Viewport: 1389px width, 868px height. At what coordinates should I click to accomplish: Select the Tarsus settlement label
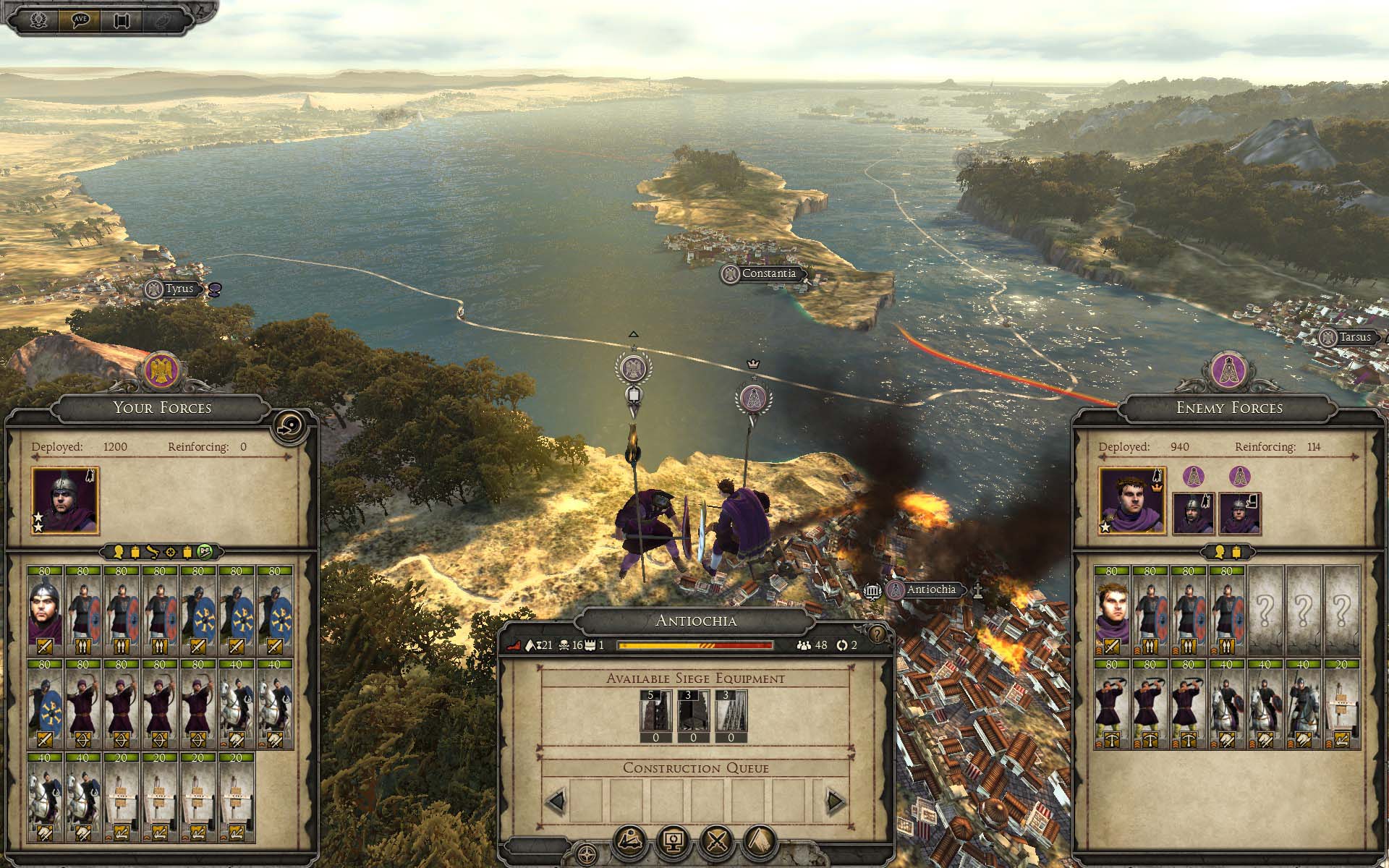(1354, 337)
